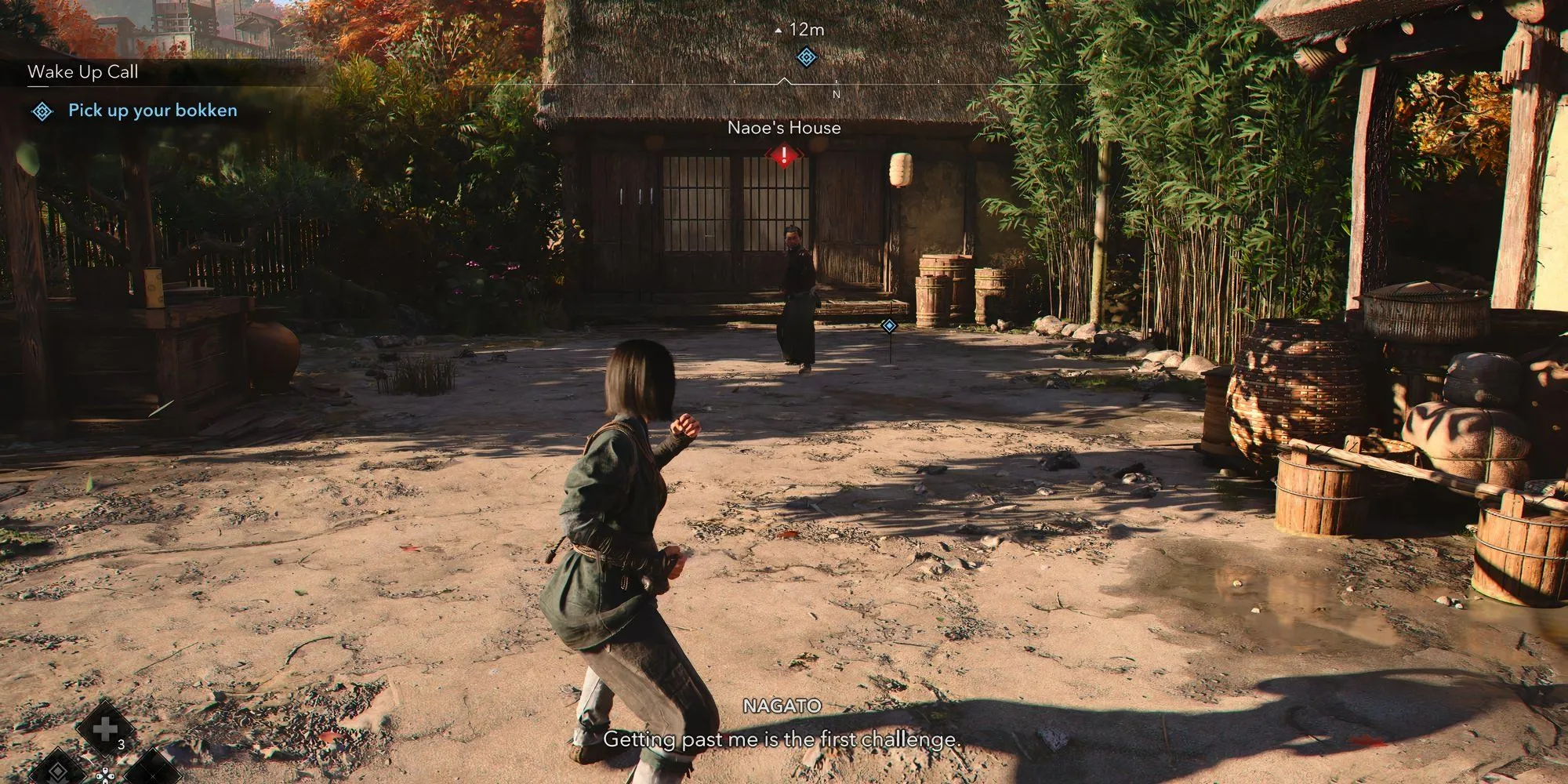Click the compass north indicator

tap(836, 94)
